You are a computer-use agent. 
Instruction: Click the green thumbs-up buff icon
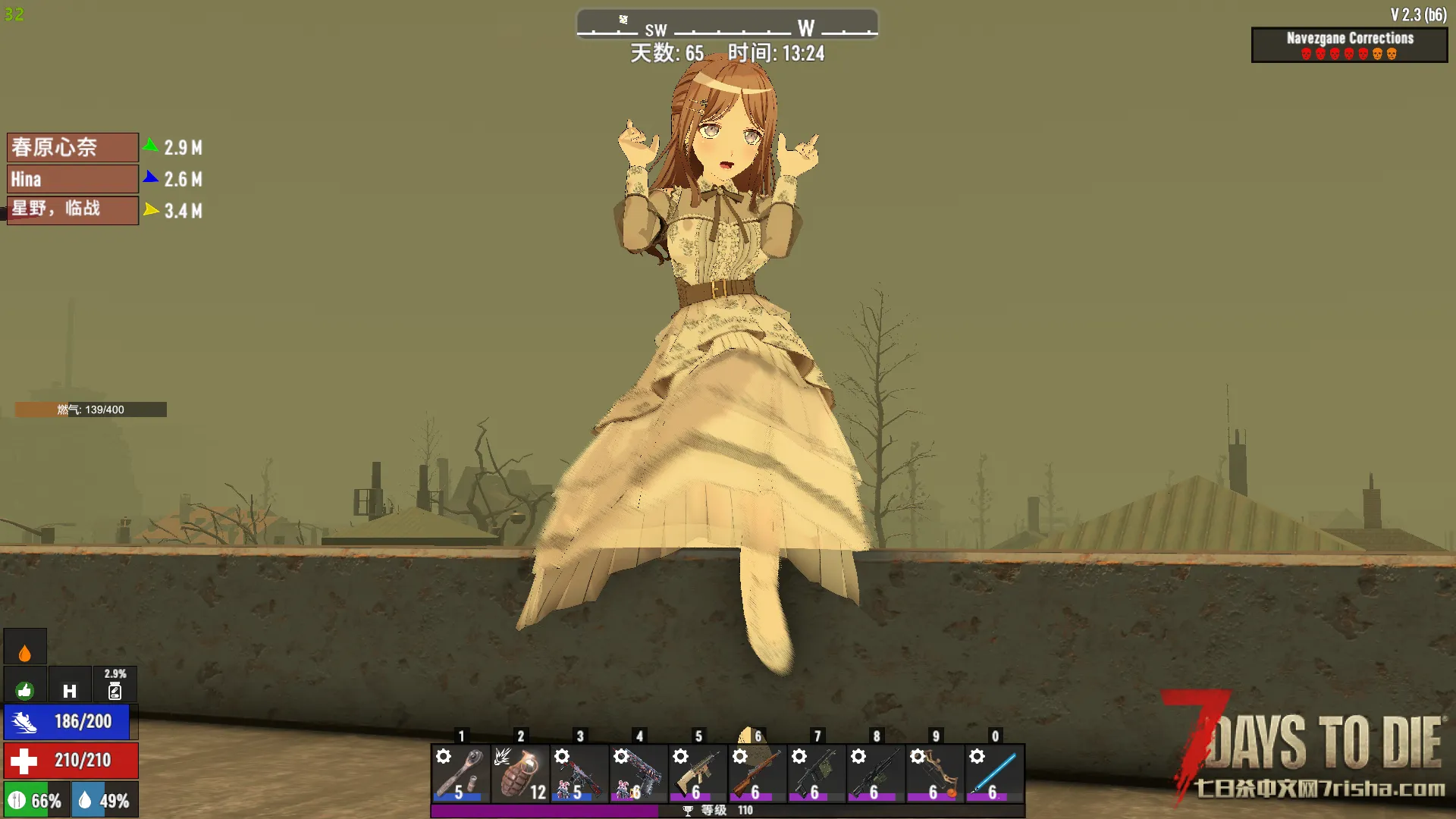coord(25,689)
